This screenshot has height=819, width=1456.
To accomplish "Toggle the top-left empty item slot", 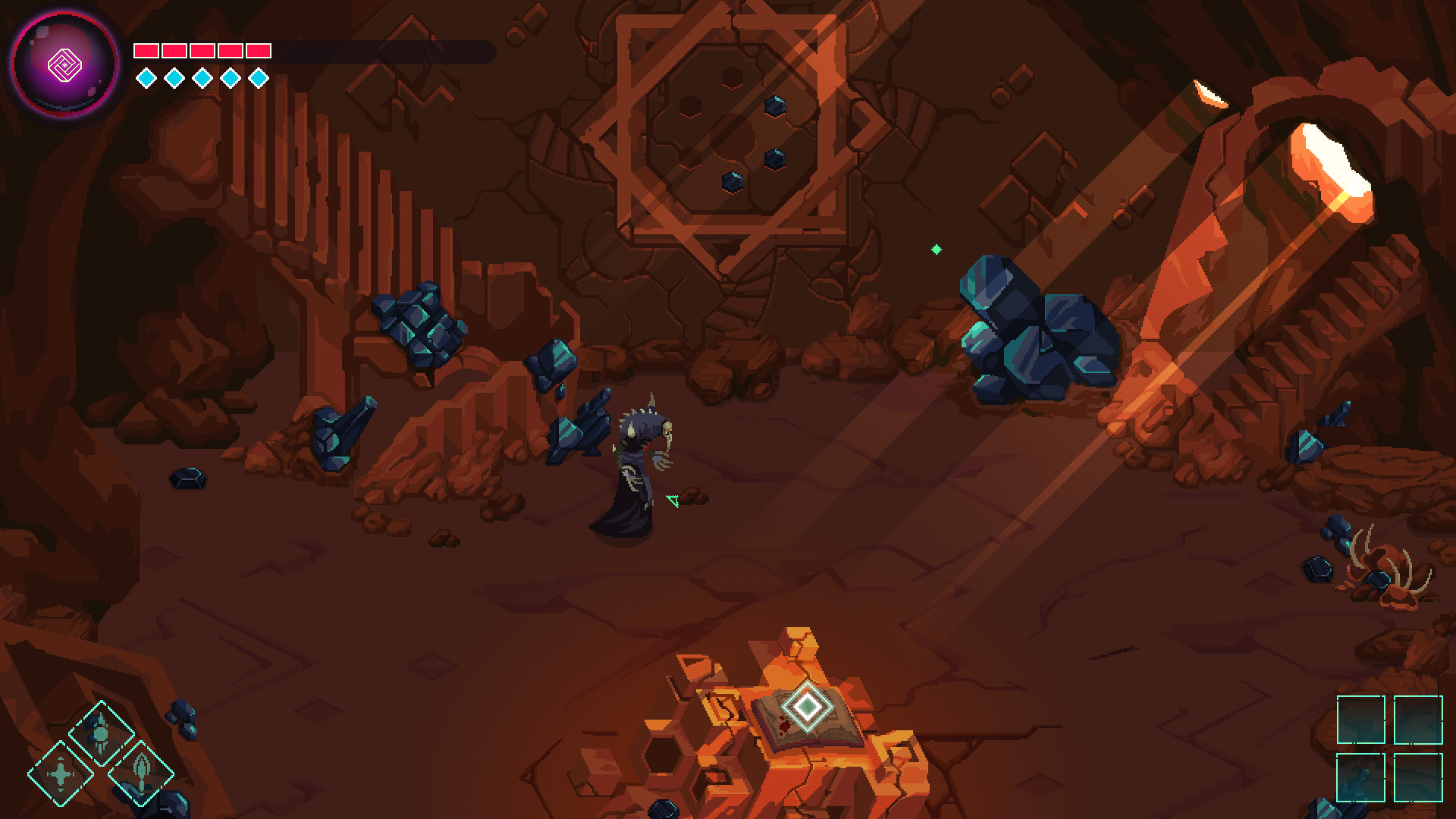I will coord(1361,720).
